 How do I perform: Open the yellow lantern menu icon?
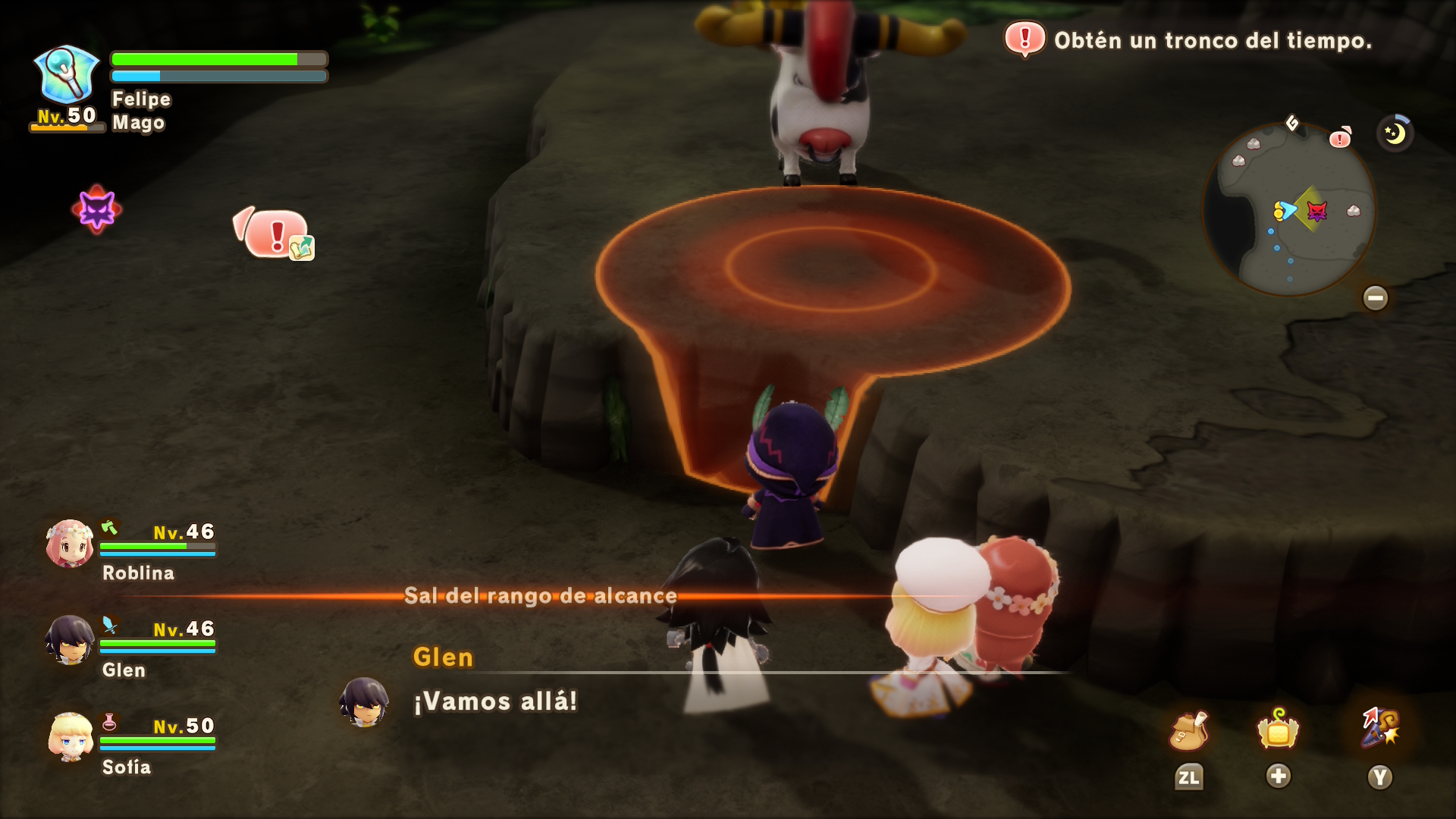(1279, 730)
